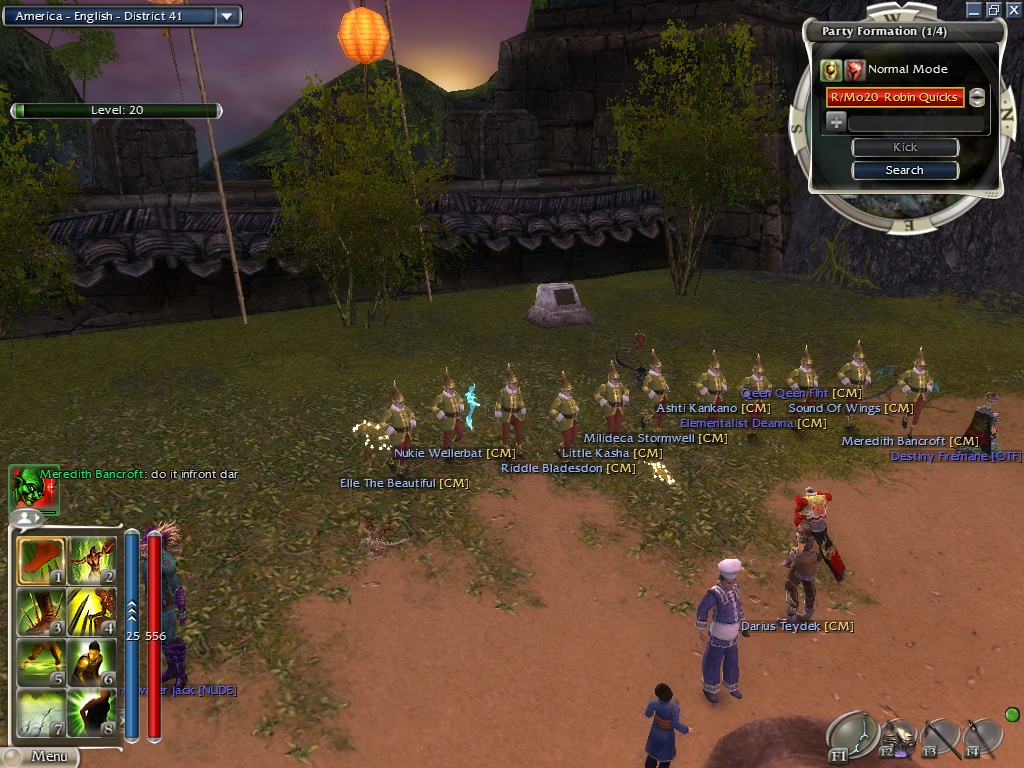Click the Kick button in party panel
Viewport: 1024px width, 768px height.
point(904,147)
